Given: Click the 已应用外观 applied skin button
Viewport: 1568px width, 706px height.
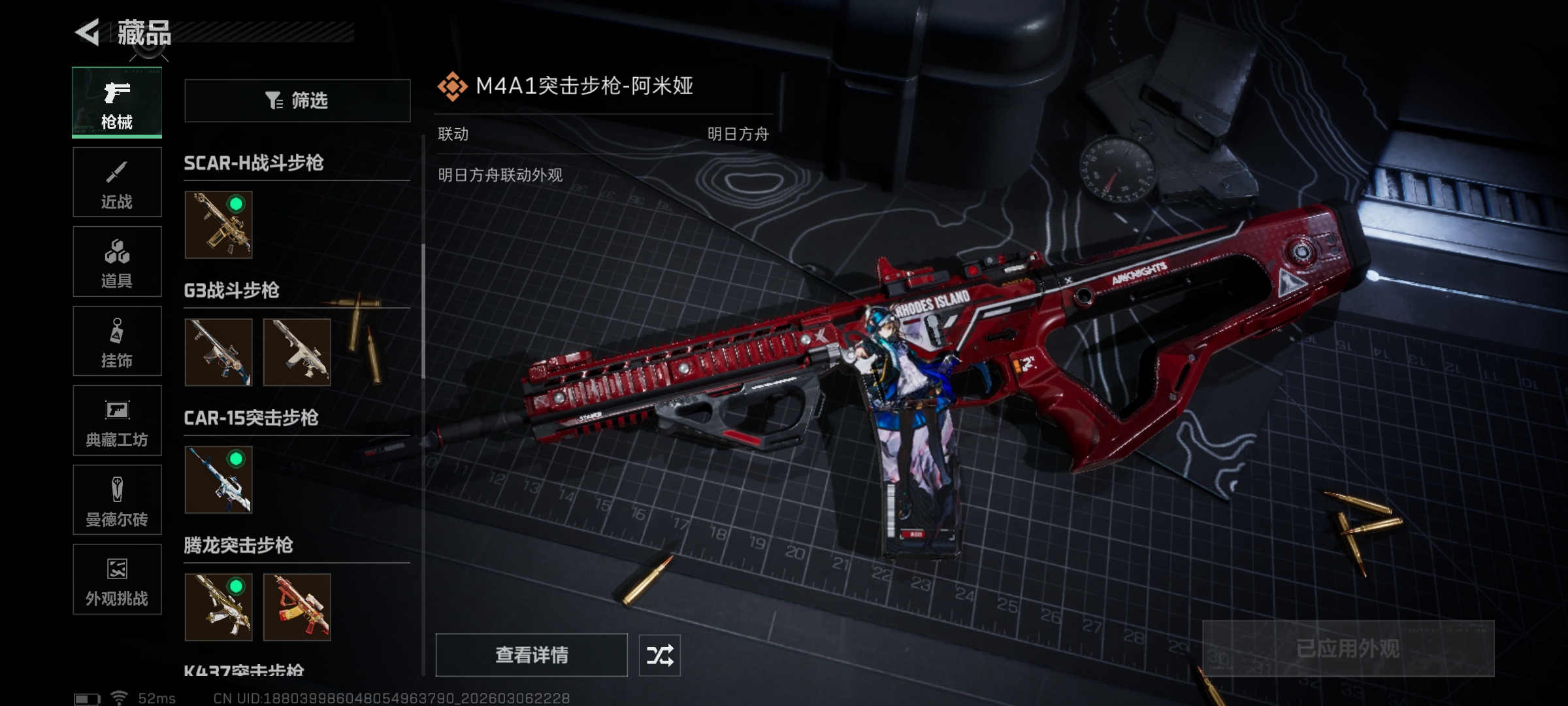Looking at the screenshot, I should tap(1348, 648).
